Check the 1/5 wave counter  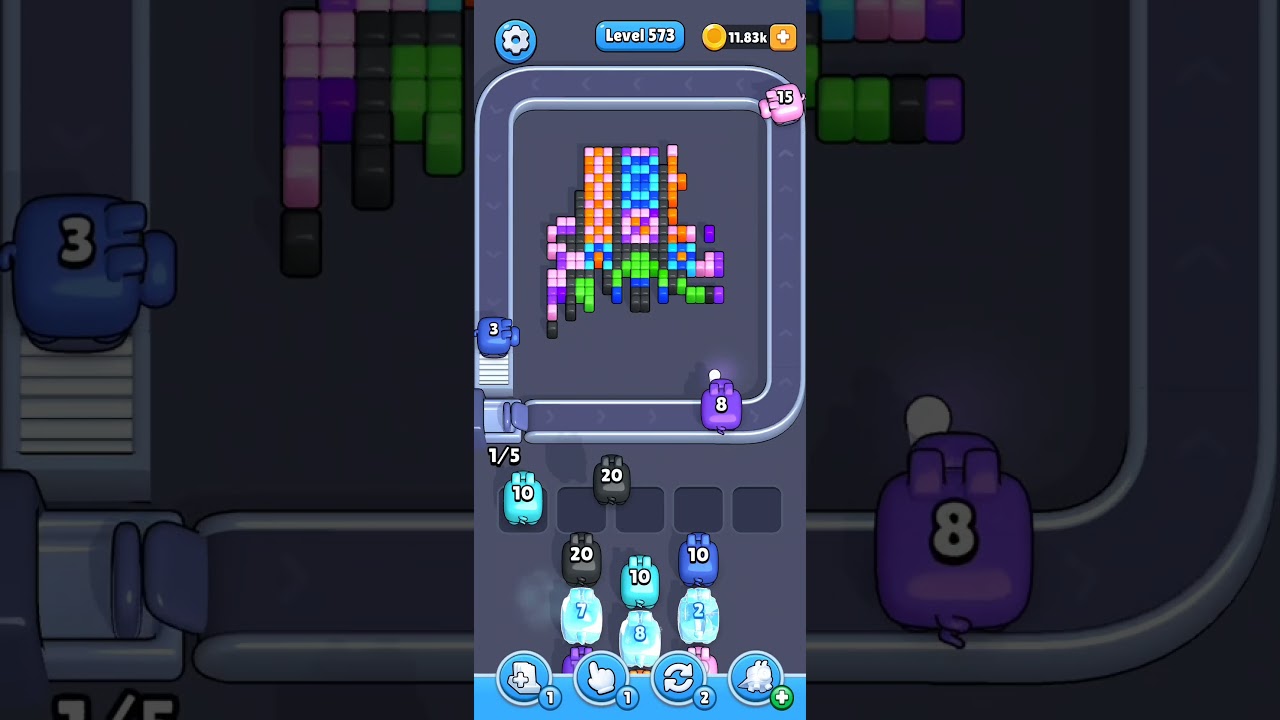pyautogui.click(x=503, y=456)
